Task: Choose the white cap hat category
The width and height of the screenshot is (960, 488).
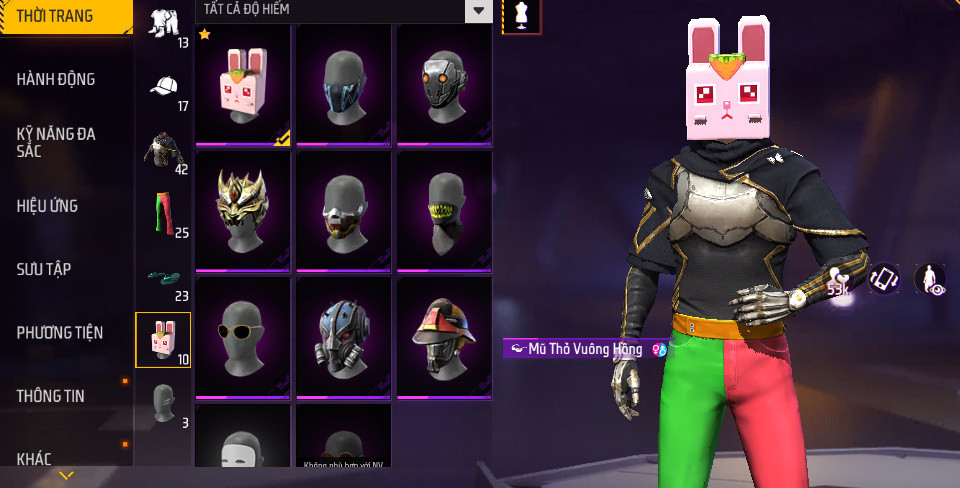Action: (x=163, y=88)
